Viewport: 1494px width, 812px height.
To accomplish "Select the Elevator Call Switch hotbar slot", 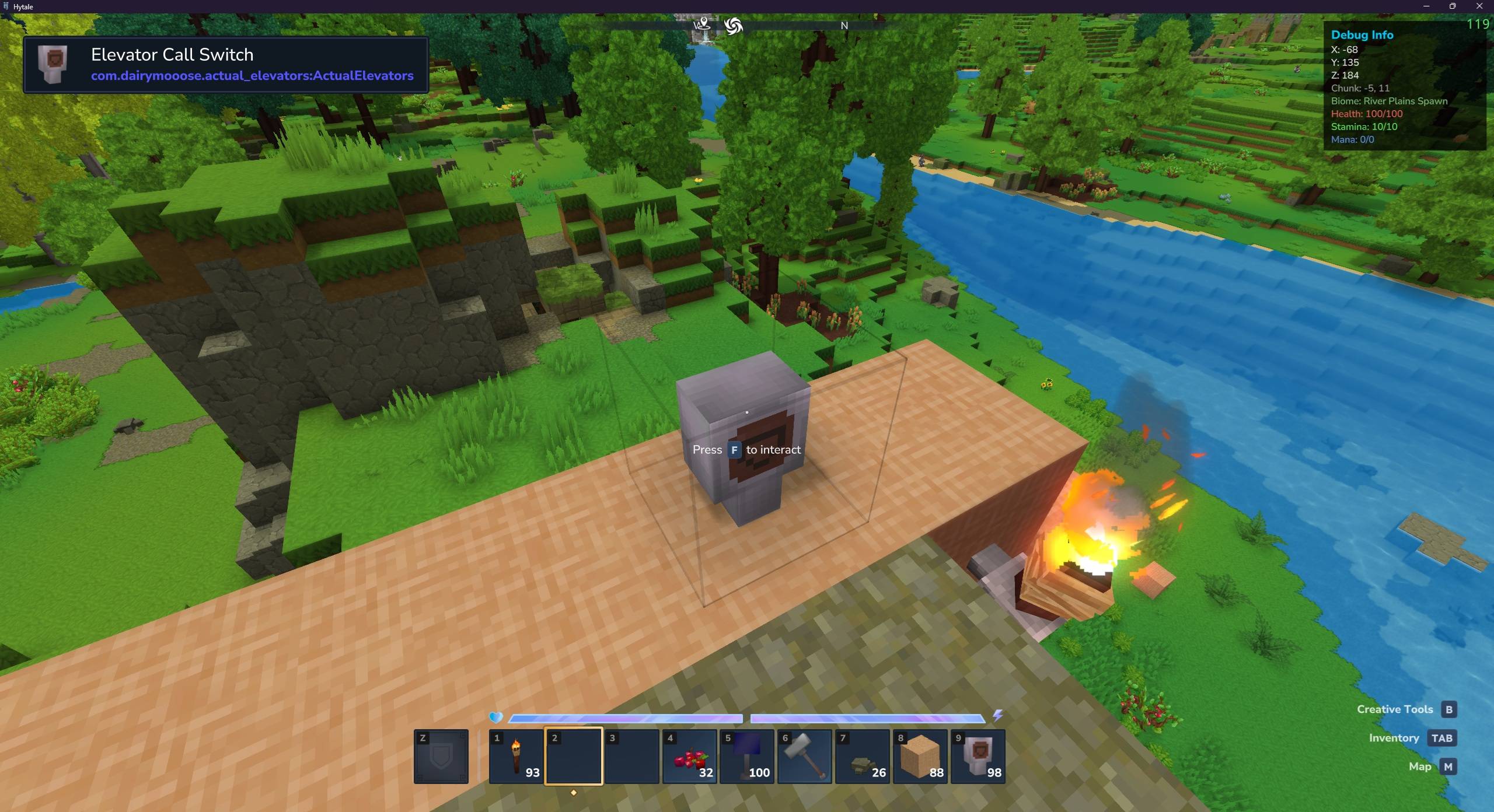I will [978, 756].
